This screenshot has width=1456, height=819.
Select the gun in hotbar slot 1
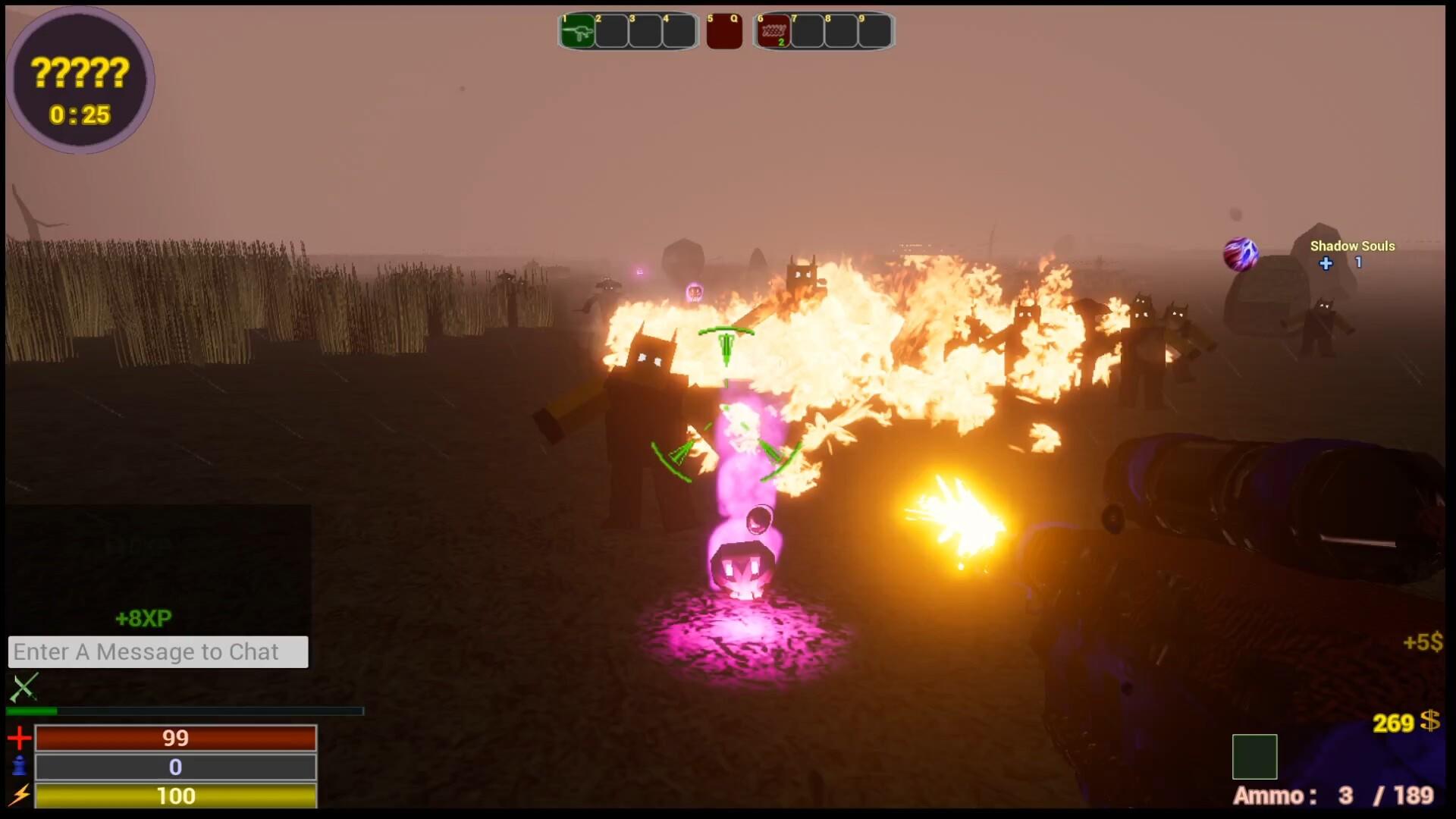[x=577, y=31]
